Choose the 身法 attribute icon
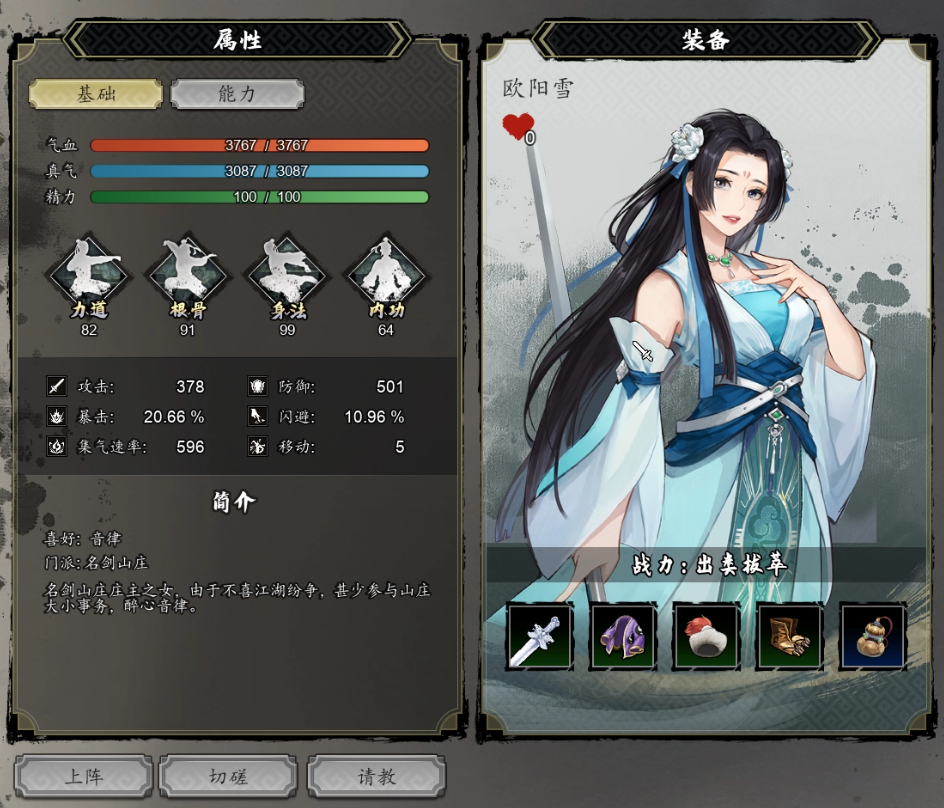Viewport: 944px width, 808px height. click(288, 275)
